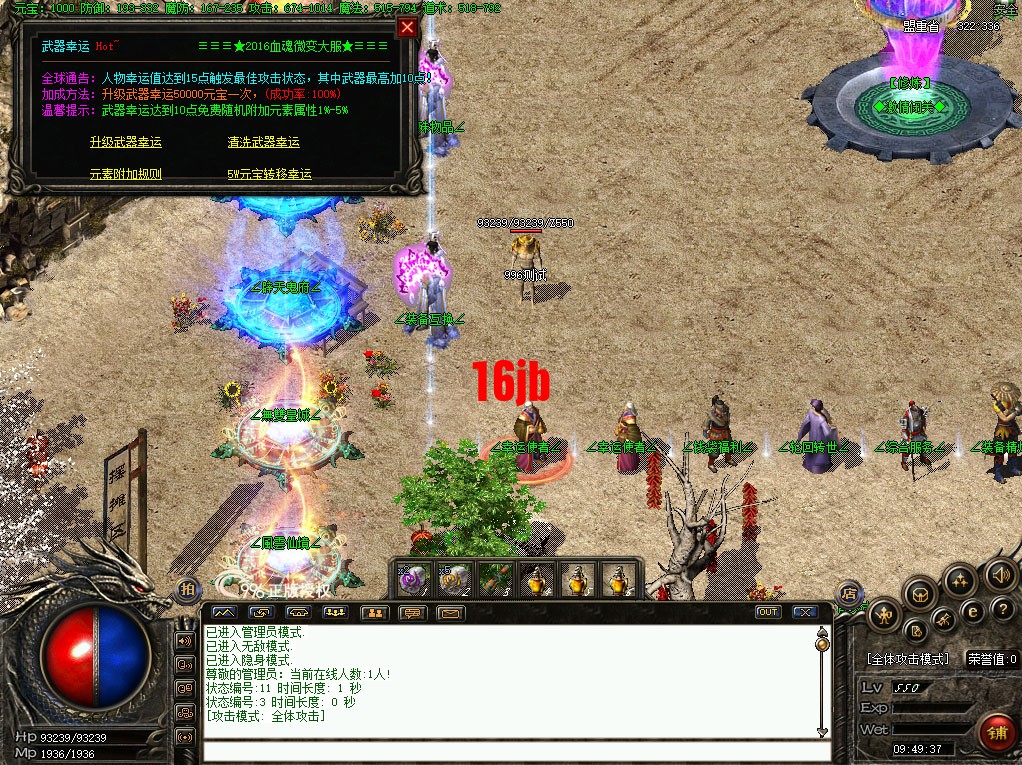Open the blue 店 store icon
Viewport: 1022px width, 765px height.
(848, 593)
